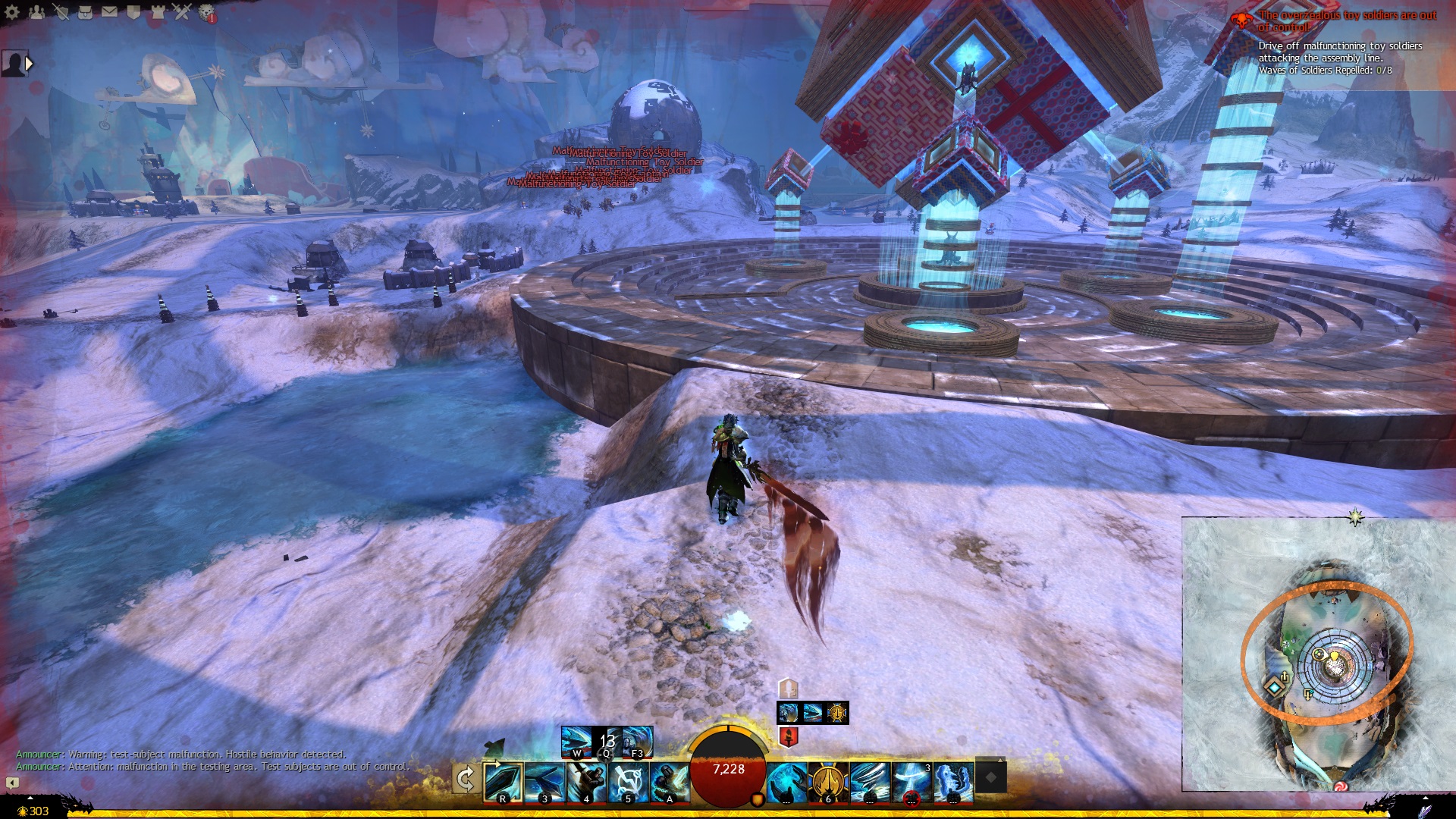The width and height of the screenshot is (1456, 819).
Task: Use the blade skill on slot 3
Action: (x=544, y=783)
